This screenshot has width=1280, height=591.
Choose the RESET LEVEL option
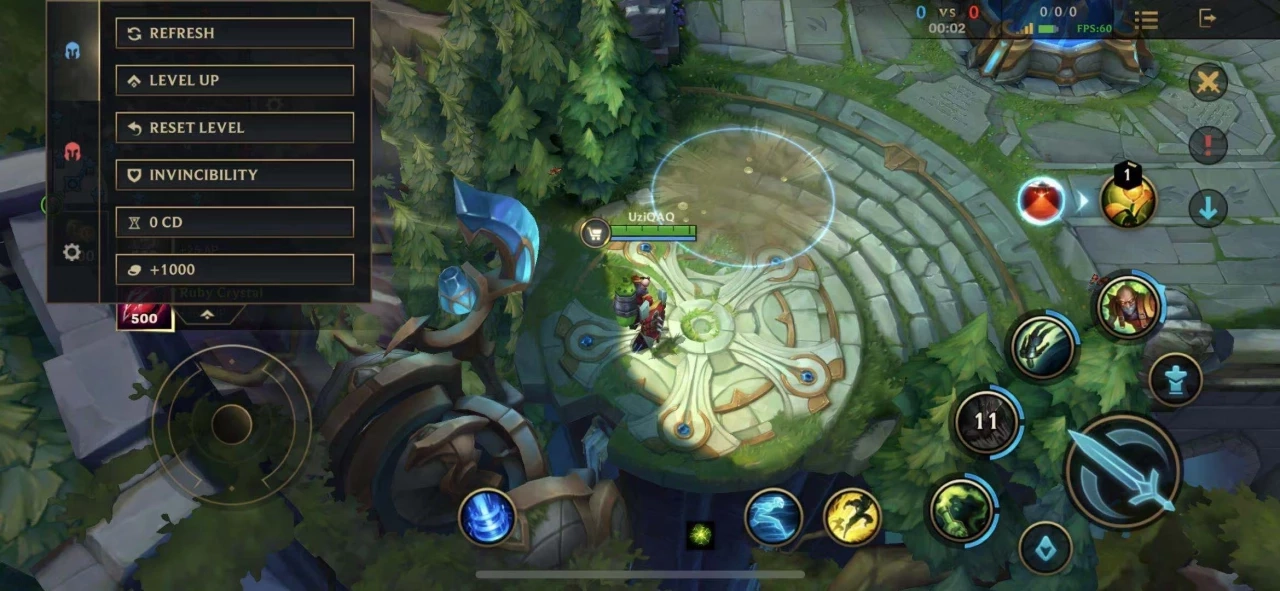[x=234, y=127]
